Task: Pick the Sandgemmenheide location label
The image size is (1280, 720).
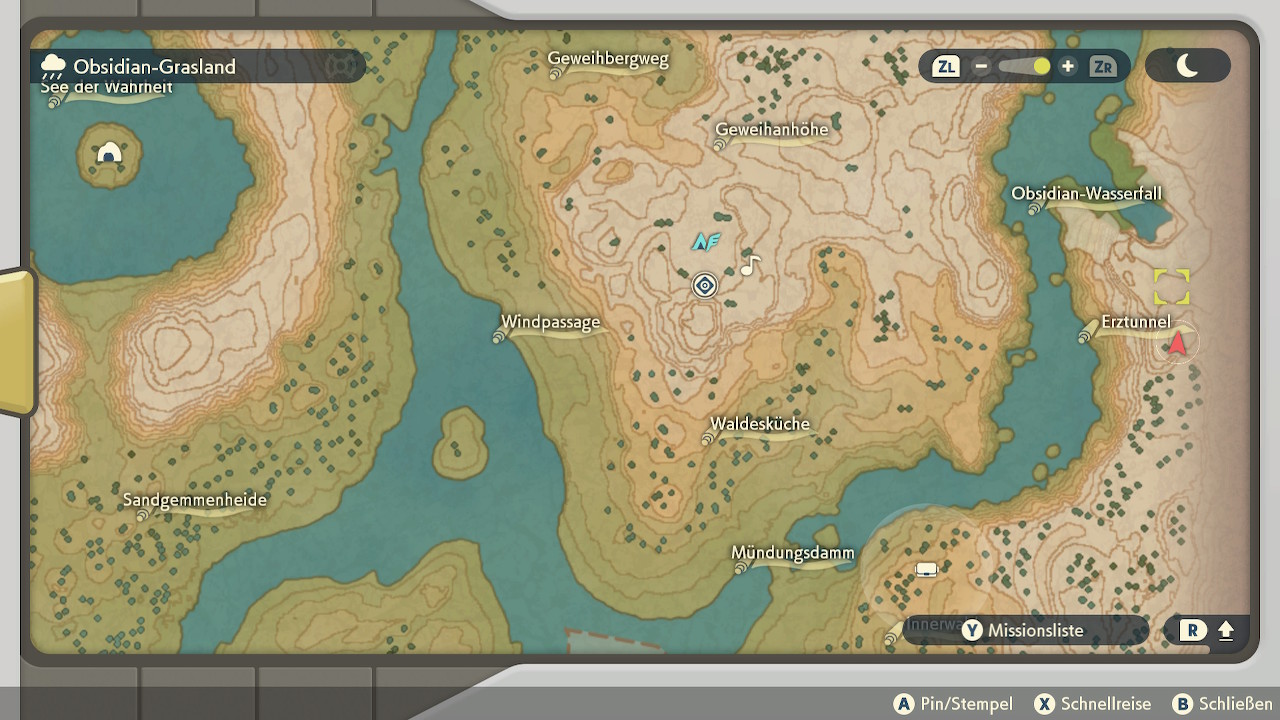Action: tap(195, 500)
